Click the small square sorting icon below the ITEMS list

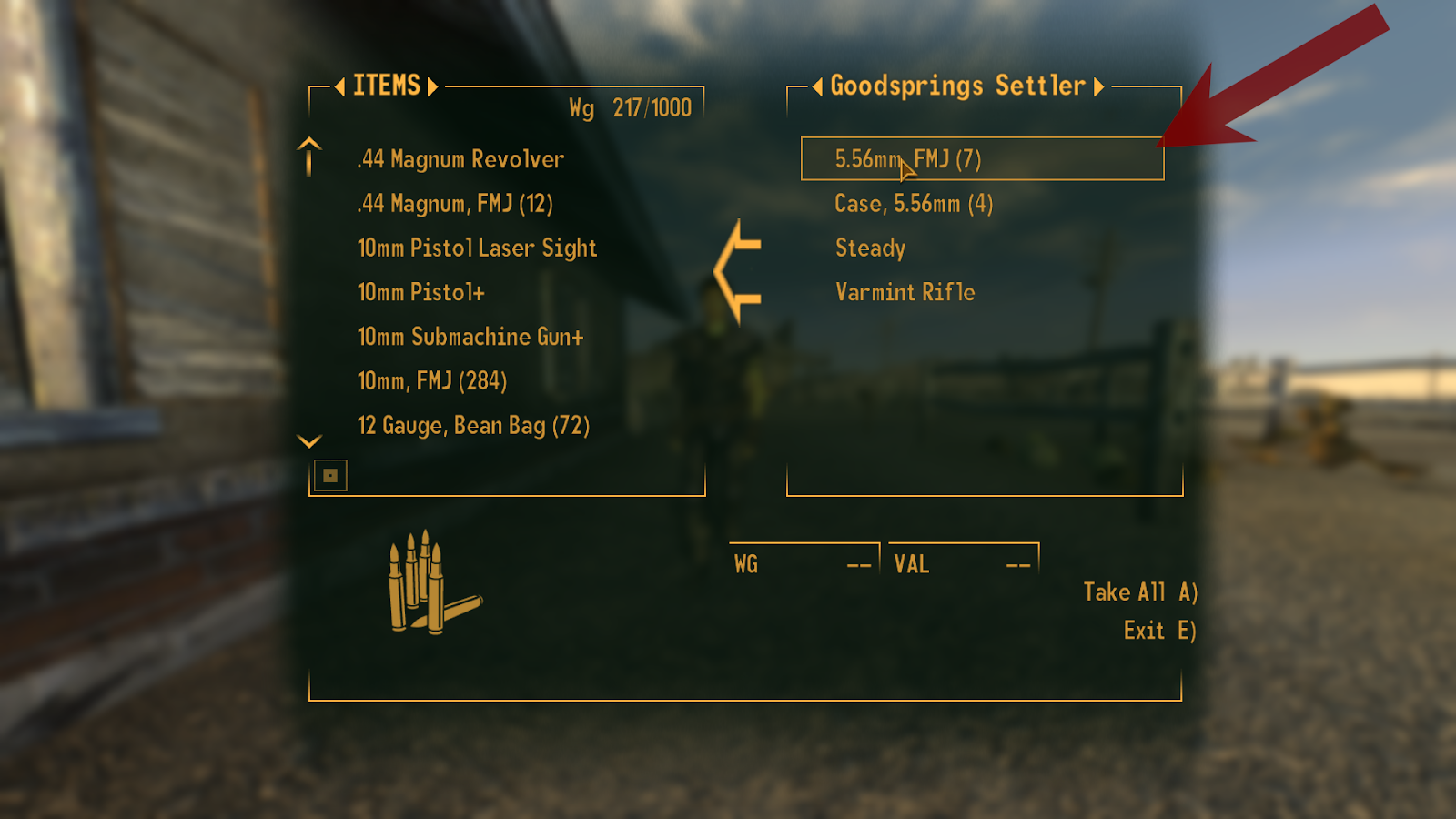coord(331,475)
